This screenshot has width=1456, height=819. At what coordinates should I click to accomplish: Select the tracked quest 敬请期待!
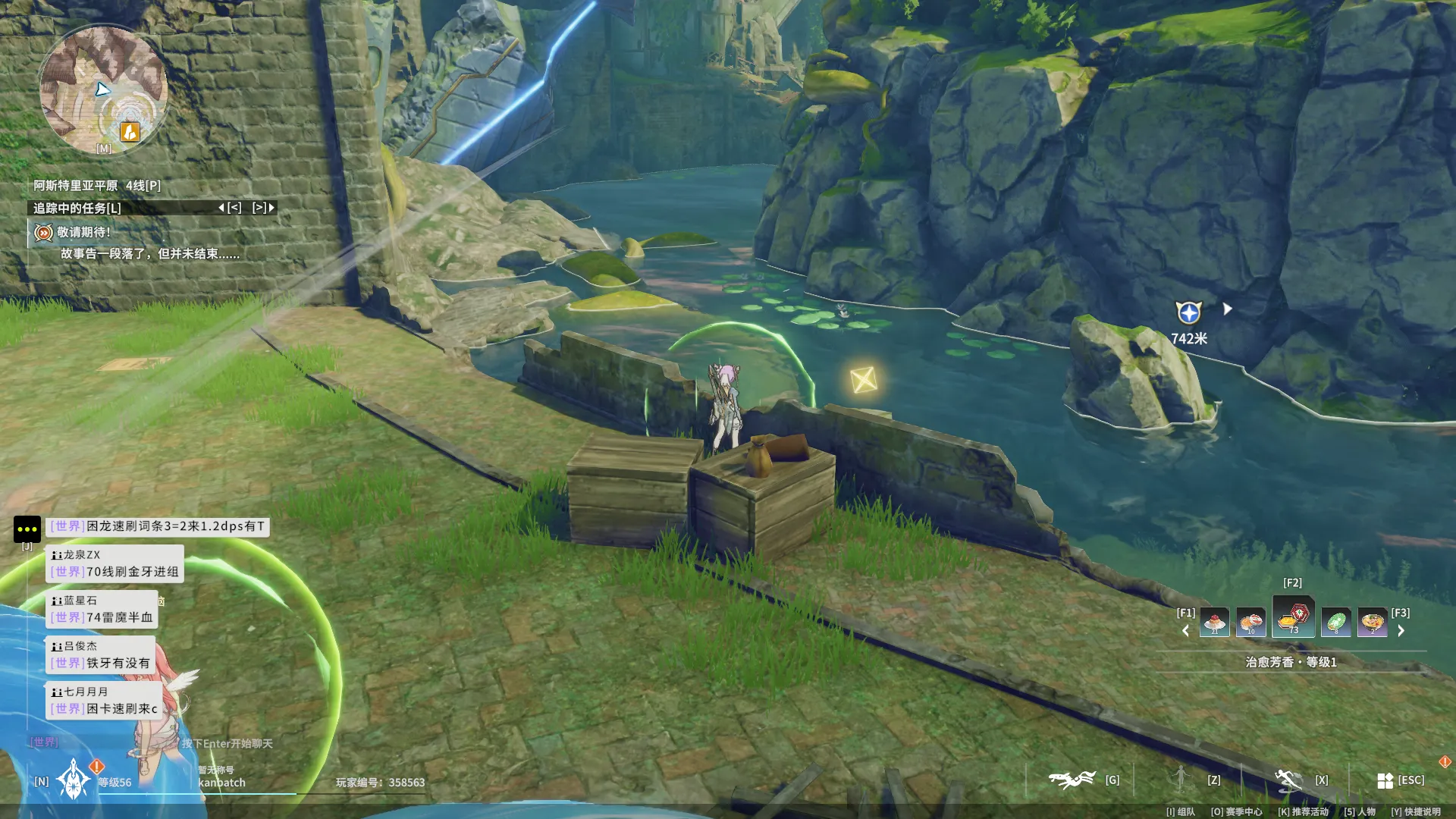coord(83,233)
